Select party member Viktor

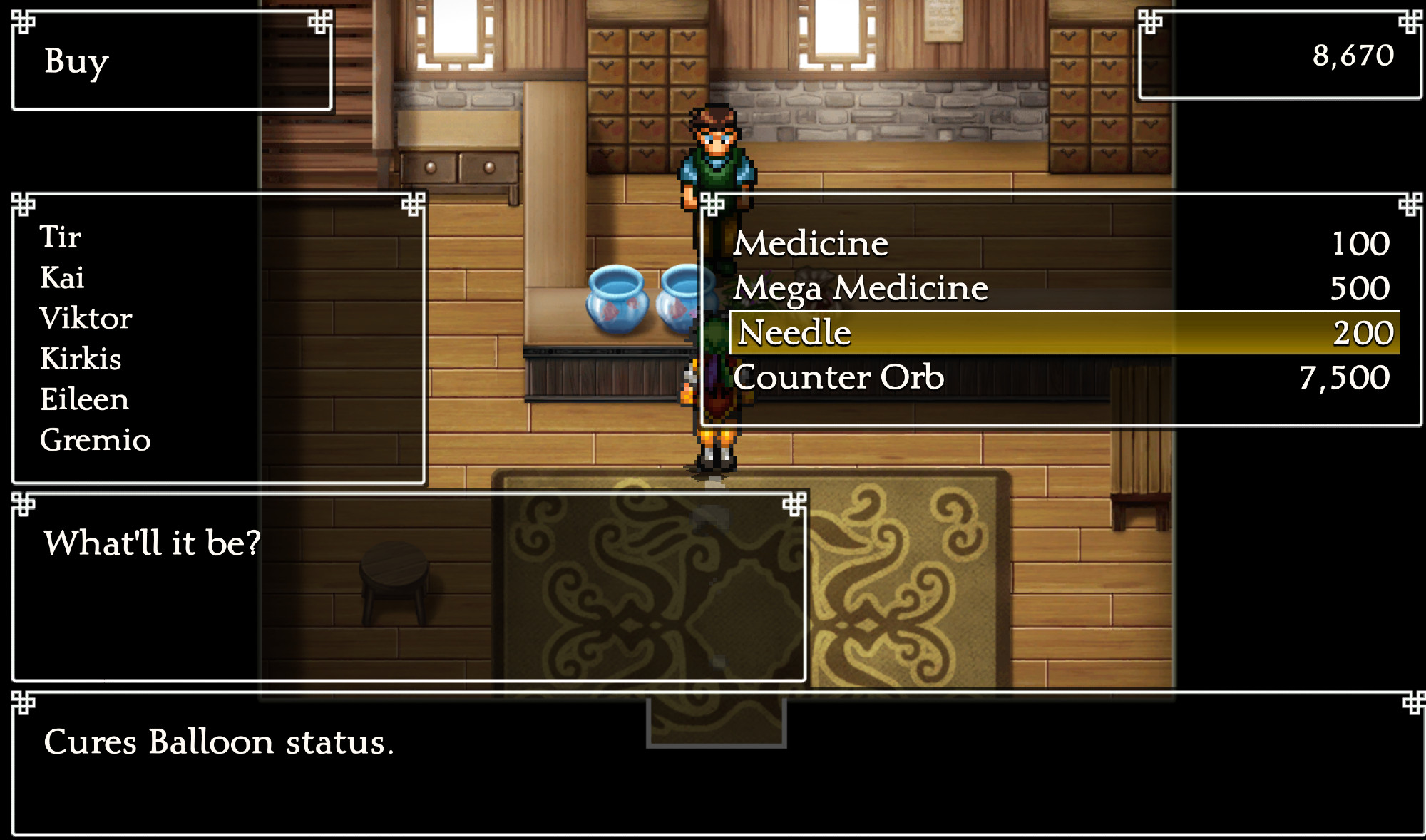[x=86, y=319]
